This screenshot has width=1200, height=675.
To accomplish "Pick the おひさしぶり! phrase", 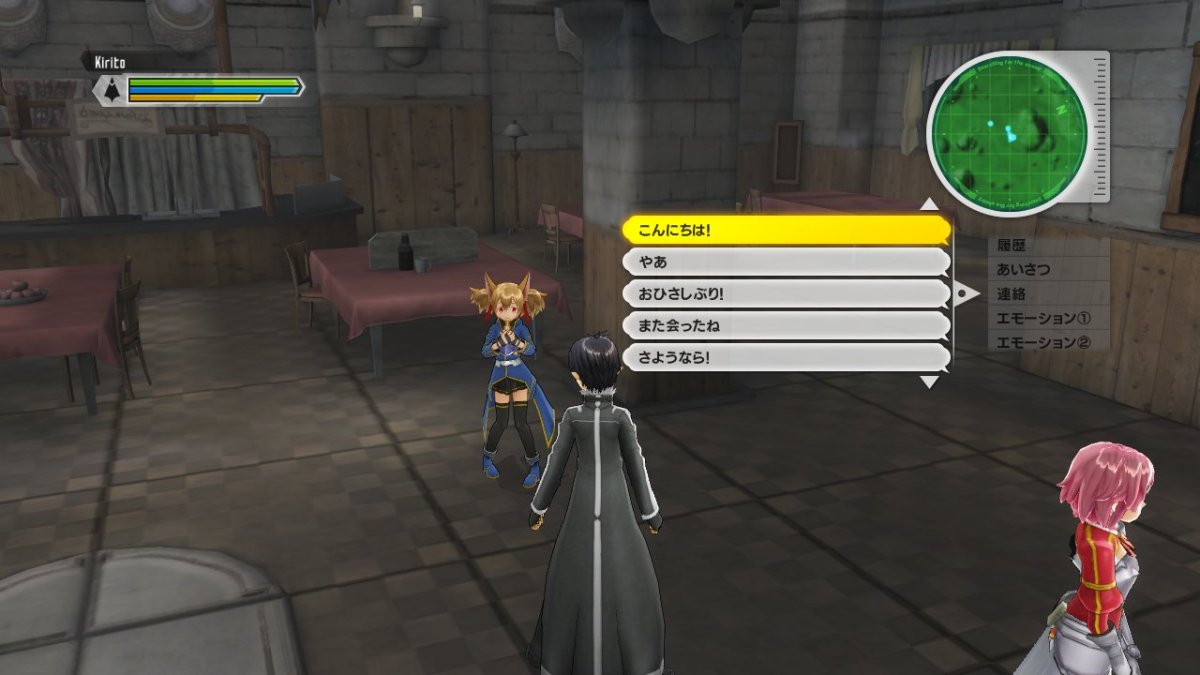I will pos(785,294).
